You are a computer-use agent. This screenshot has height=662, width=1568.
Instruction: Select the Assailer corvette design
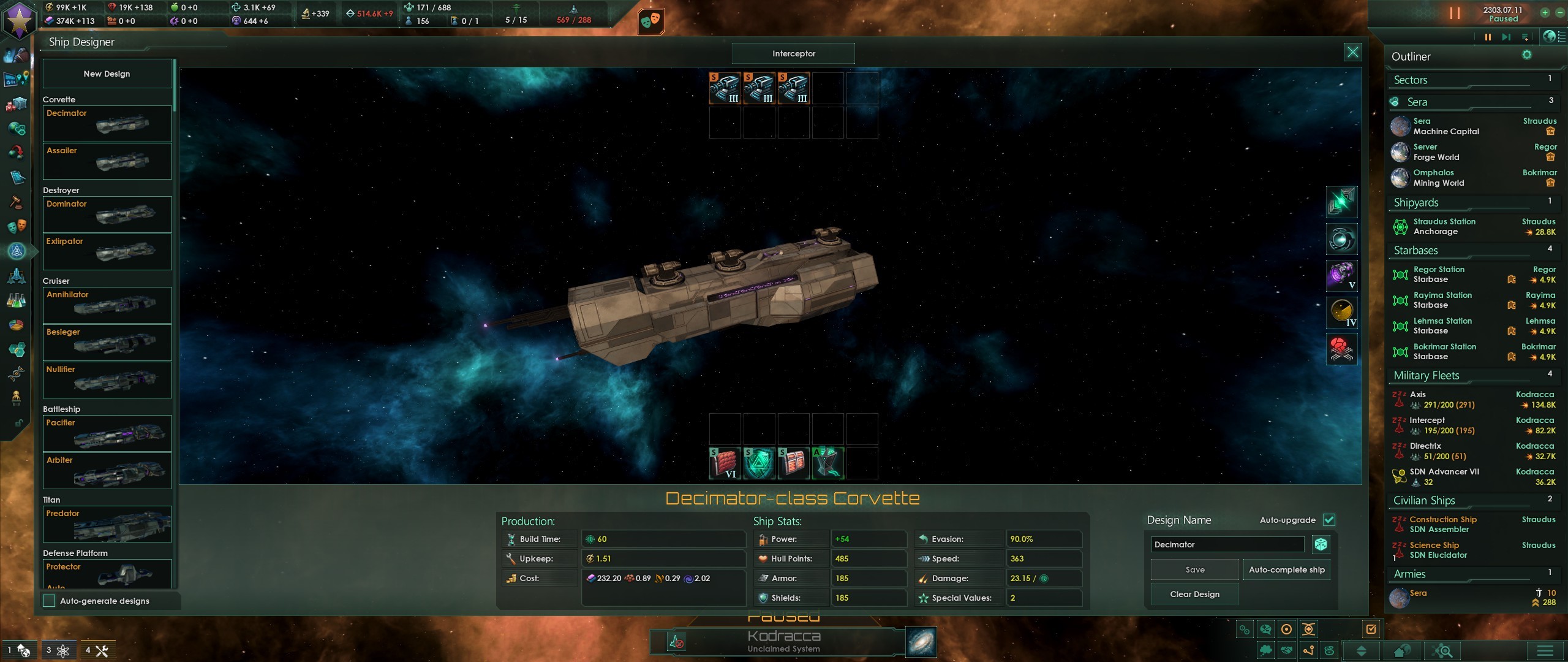107,161
